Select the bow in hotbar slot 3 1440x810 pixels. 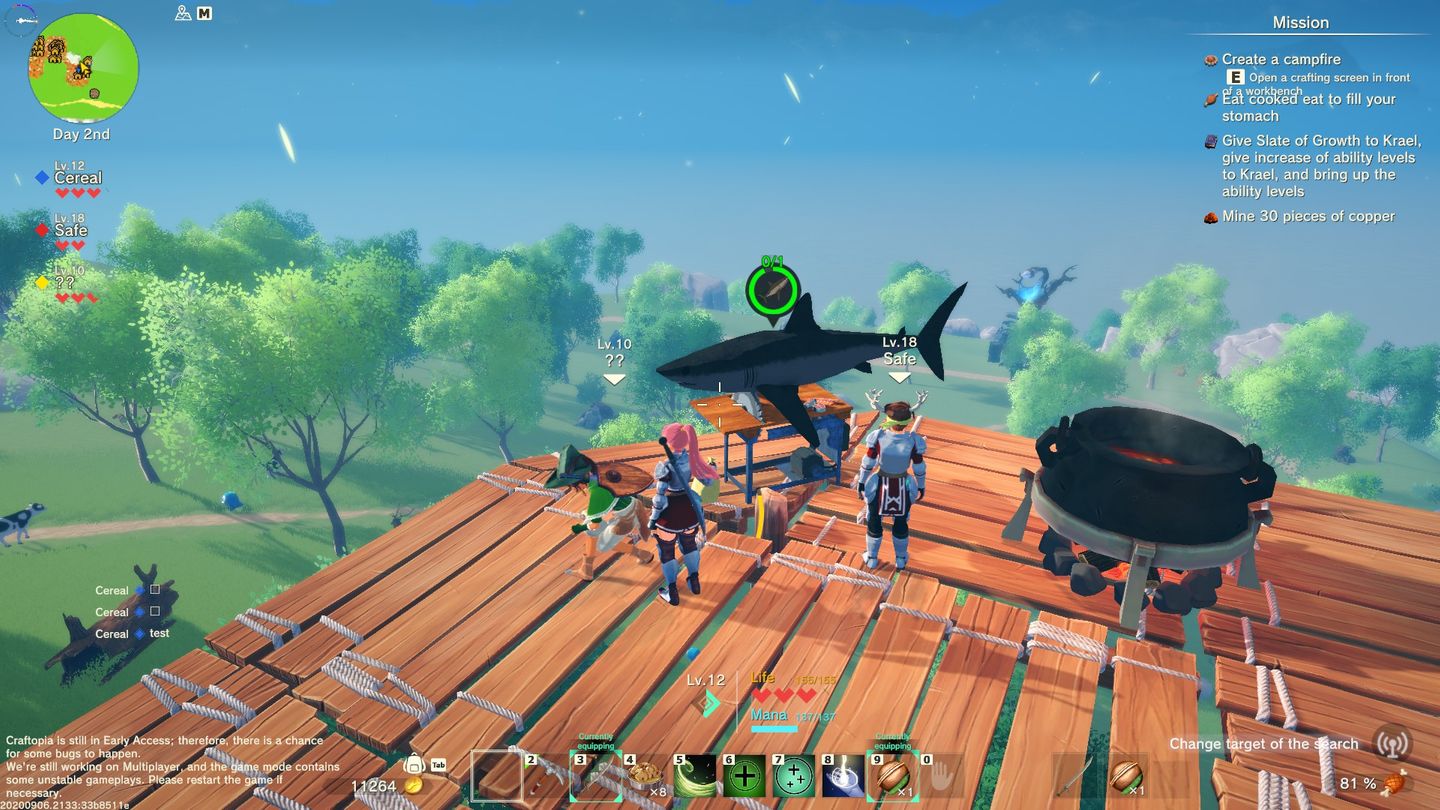(x=596, y=776)
